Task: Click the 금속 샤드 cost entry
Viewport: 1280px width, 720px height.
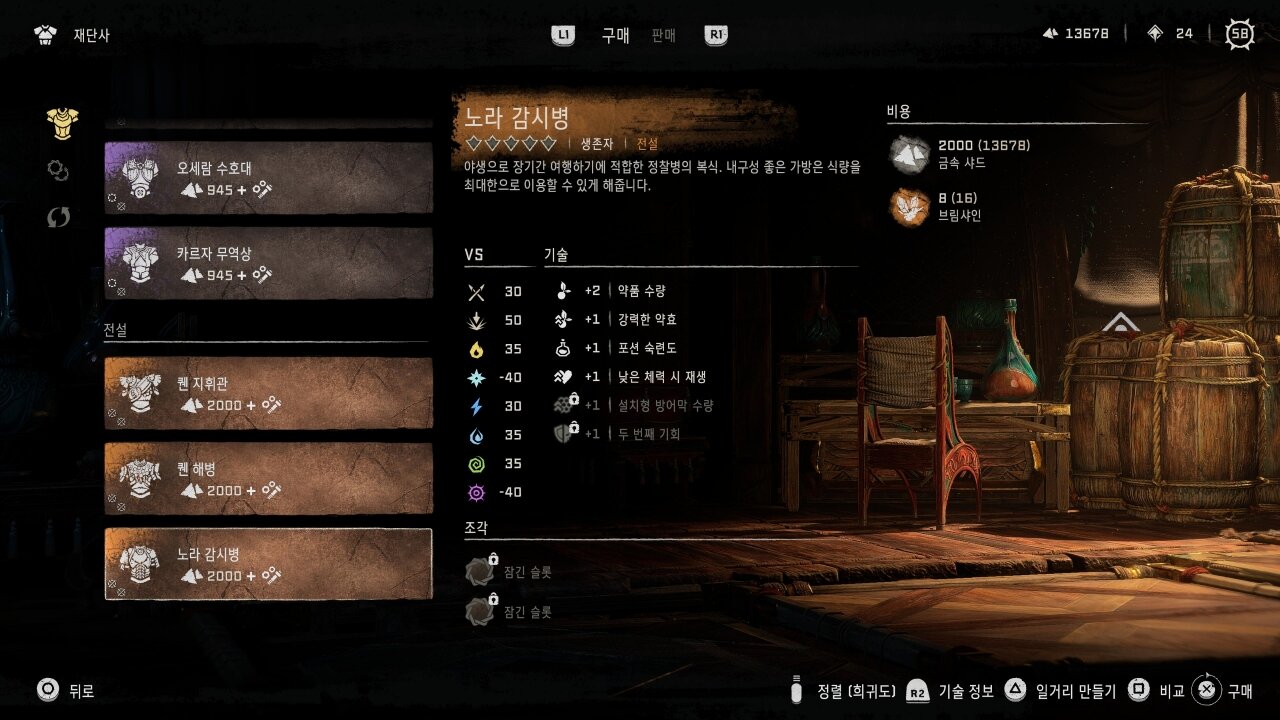Action: (x=960, y=154)
